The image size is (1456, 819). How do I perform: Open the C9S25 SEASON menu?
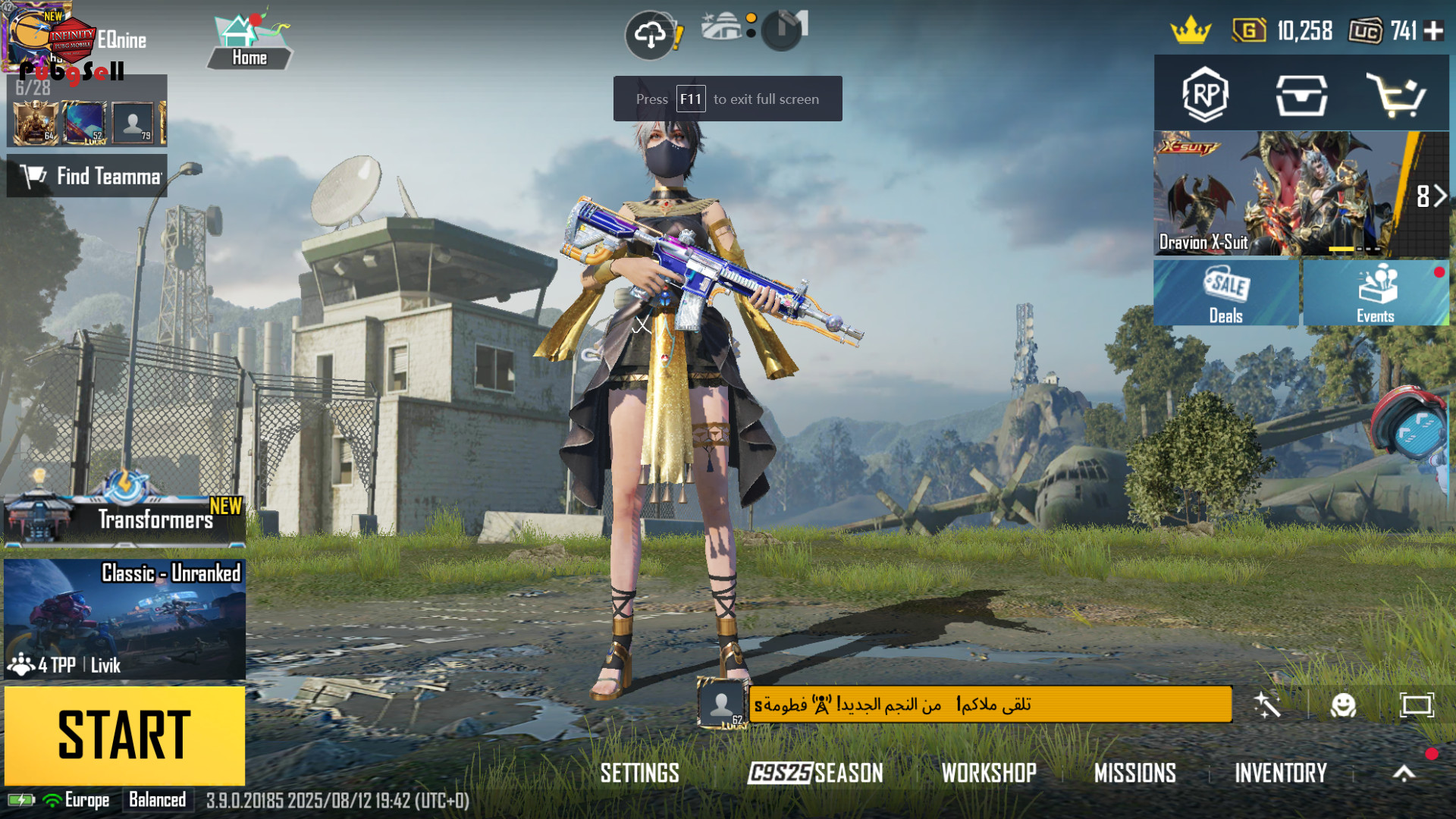815,773
